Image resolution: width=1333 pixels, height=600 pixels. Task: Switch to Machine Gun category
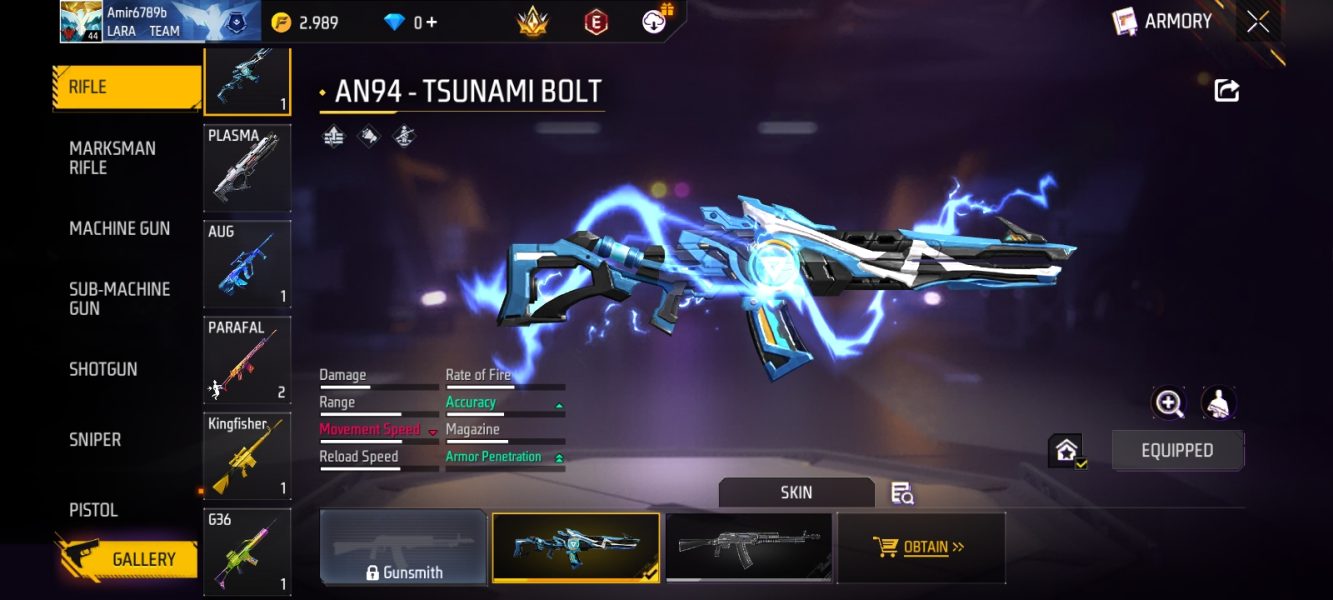[x=119, y=228]
